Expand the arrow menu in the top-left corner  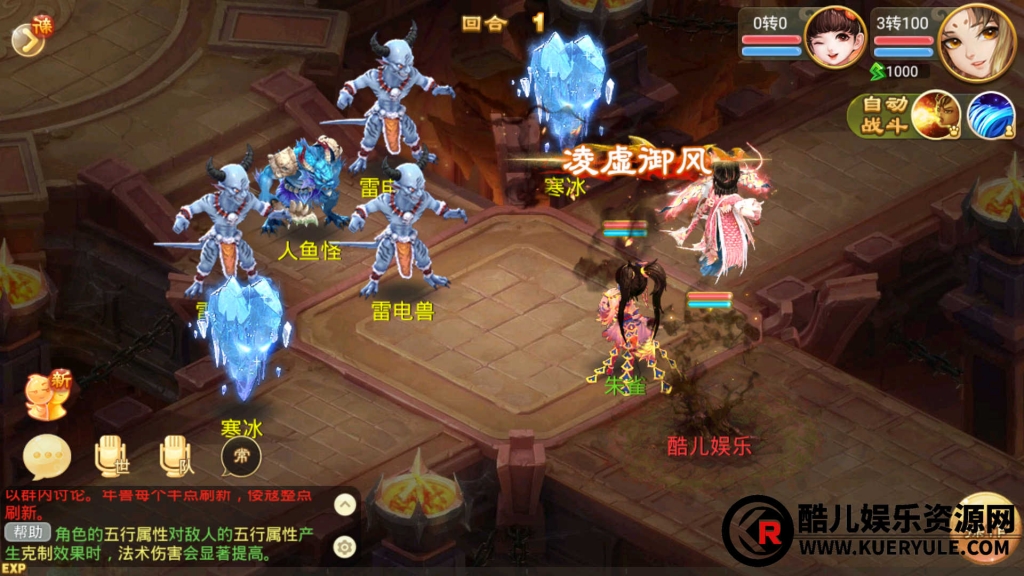point(26,38)
